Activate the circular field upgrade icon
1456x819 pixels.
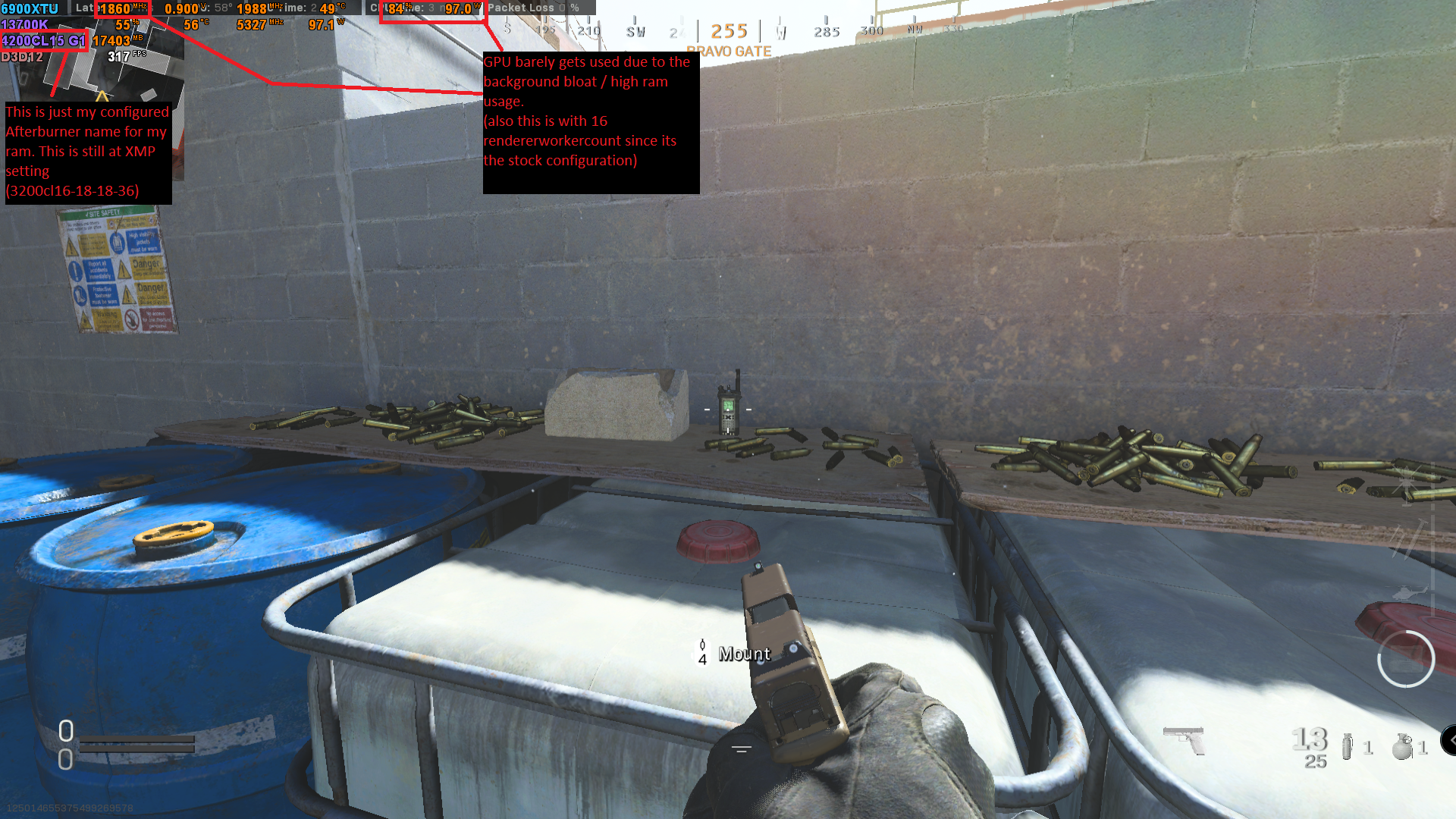pos(1405,659)
